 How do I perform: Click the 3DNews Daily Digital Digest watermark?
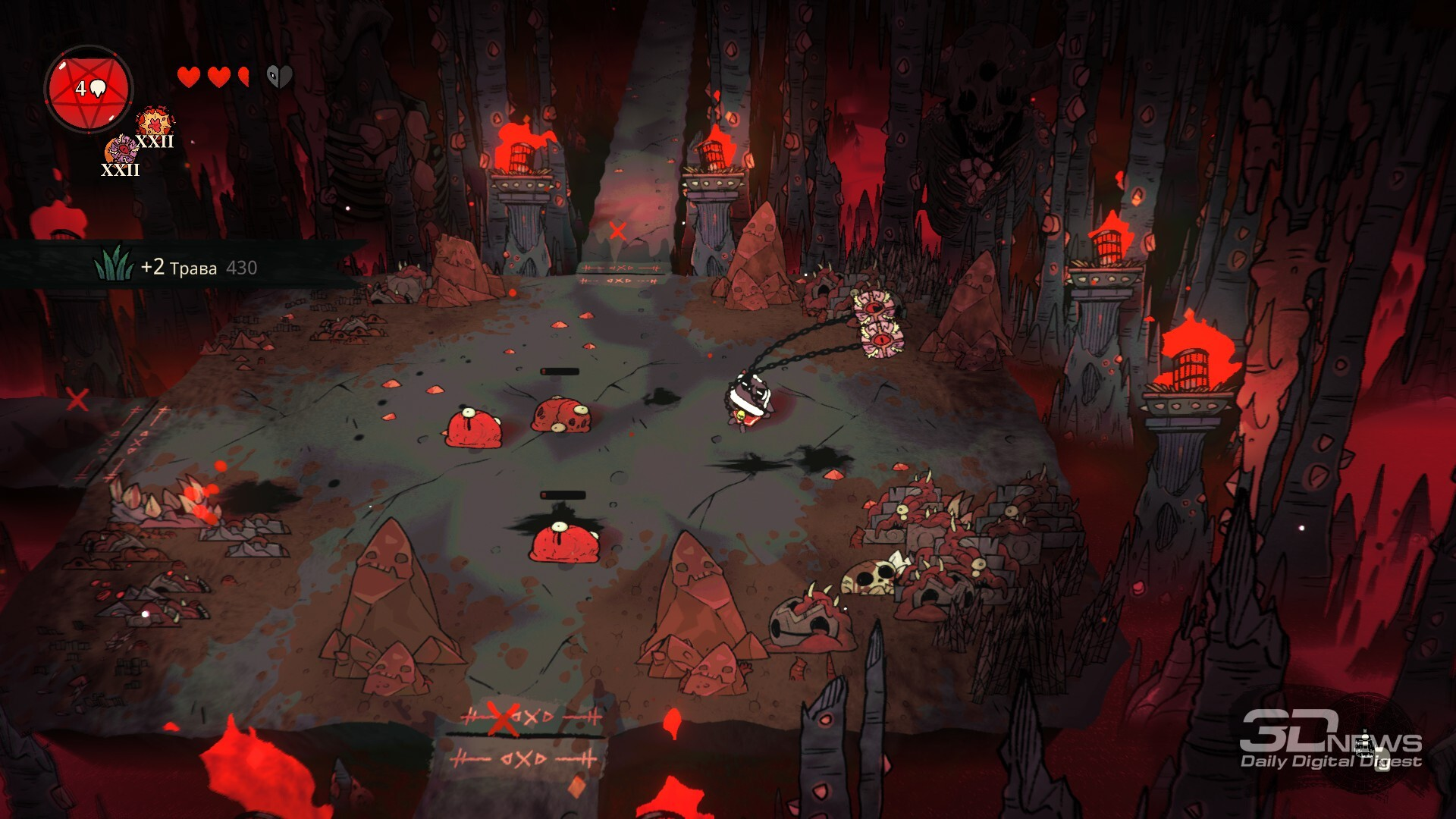(1330, 741)
